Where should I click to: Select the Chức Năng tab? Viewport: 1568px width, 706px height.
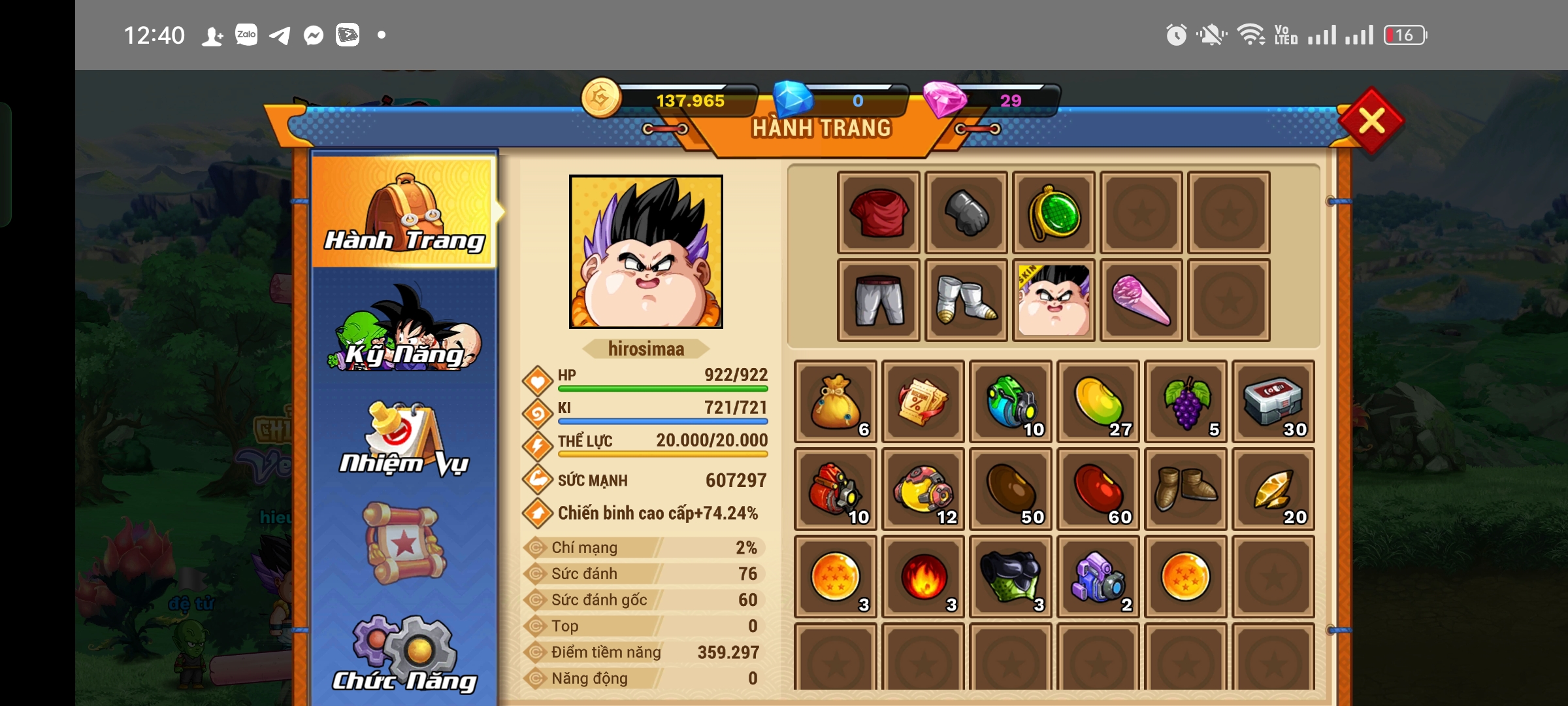click(404, 655)
